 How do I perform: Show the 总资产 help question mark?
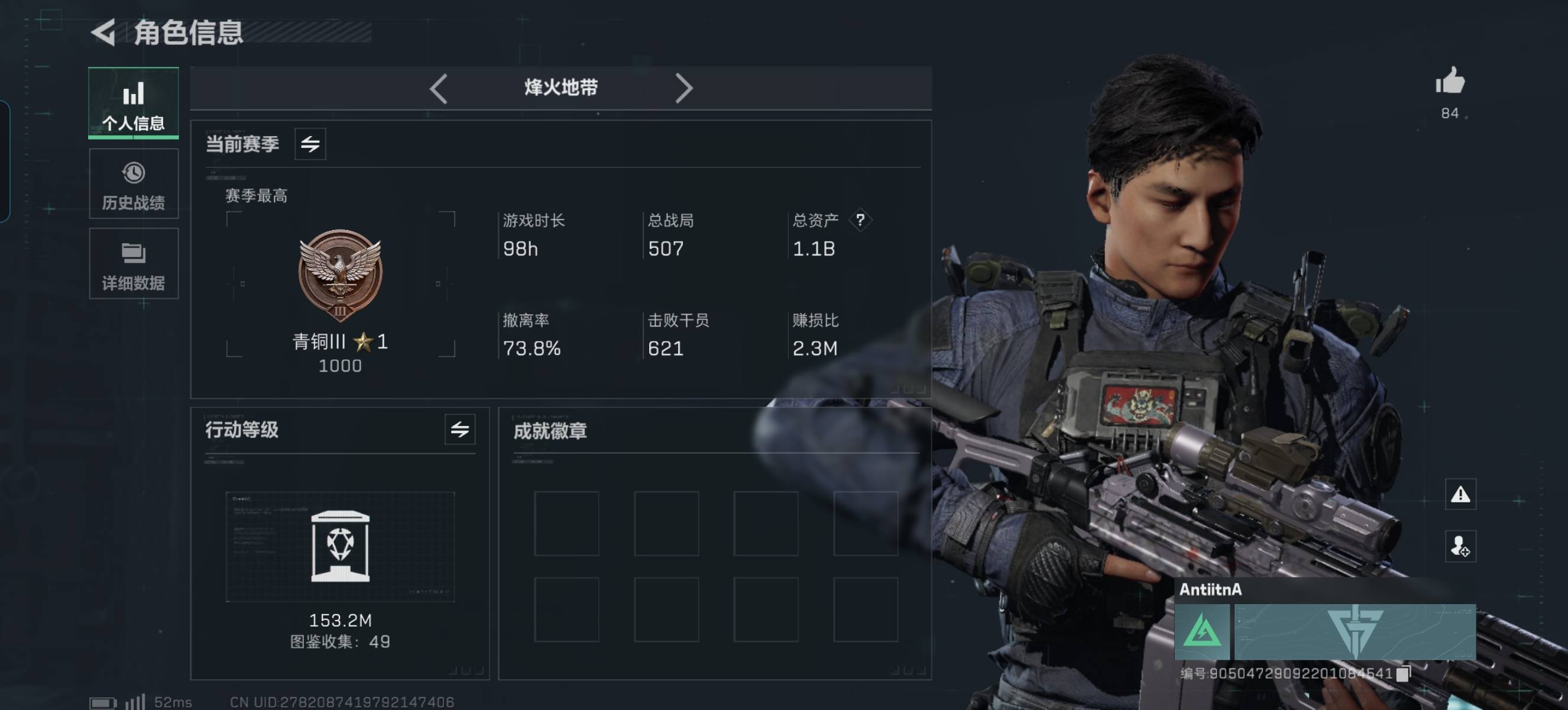[x=860, y=220]
